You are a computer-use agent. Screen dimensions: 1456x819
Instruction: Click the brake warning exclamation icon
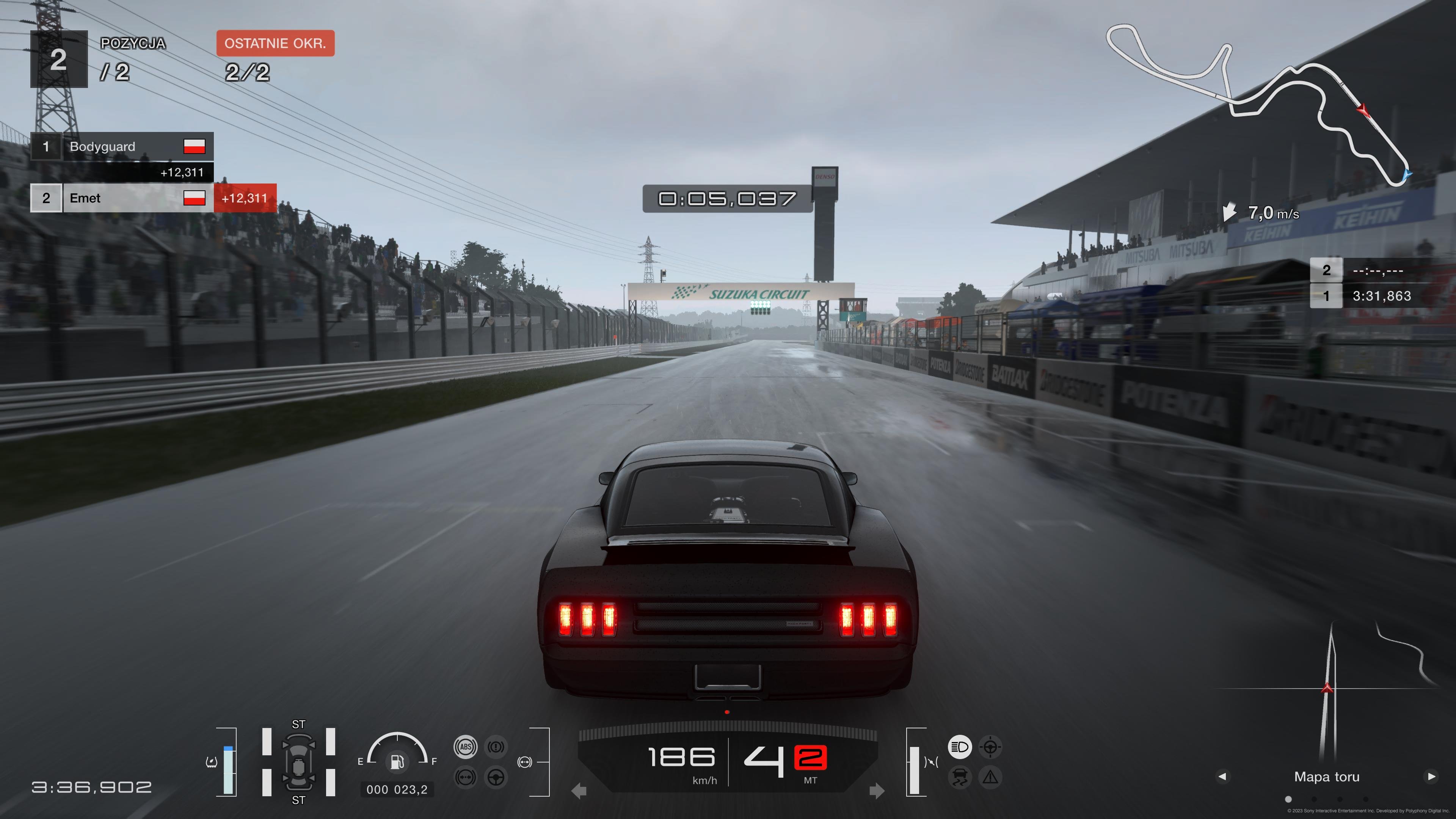point(496,747)
